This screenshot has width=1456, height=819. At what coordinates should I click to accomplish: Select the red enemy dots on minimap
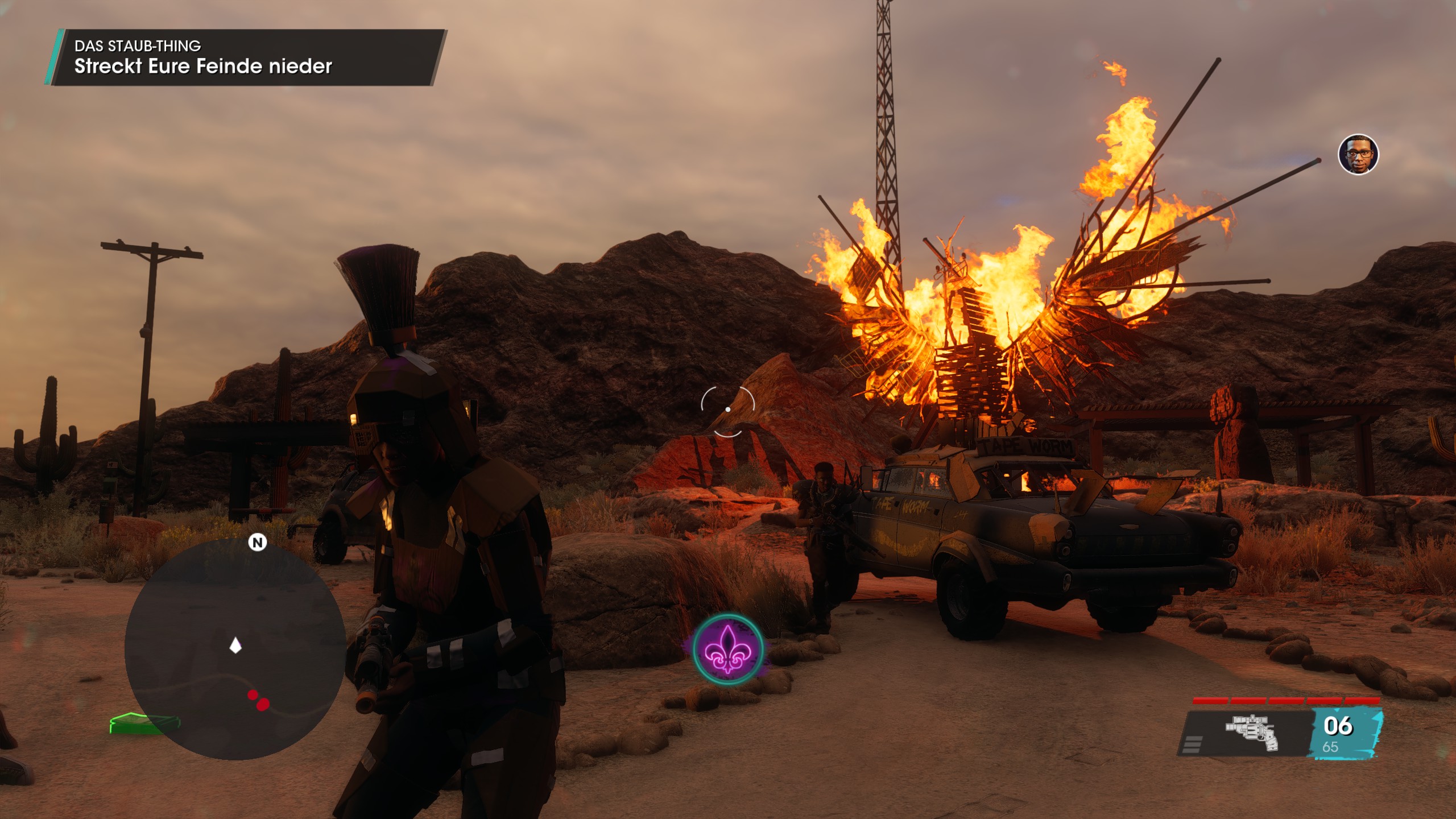point(258,700)
